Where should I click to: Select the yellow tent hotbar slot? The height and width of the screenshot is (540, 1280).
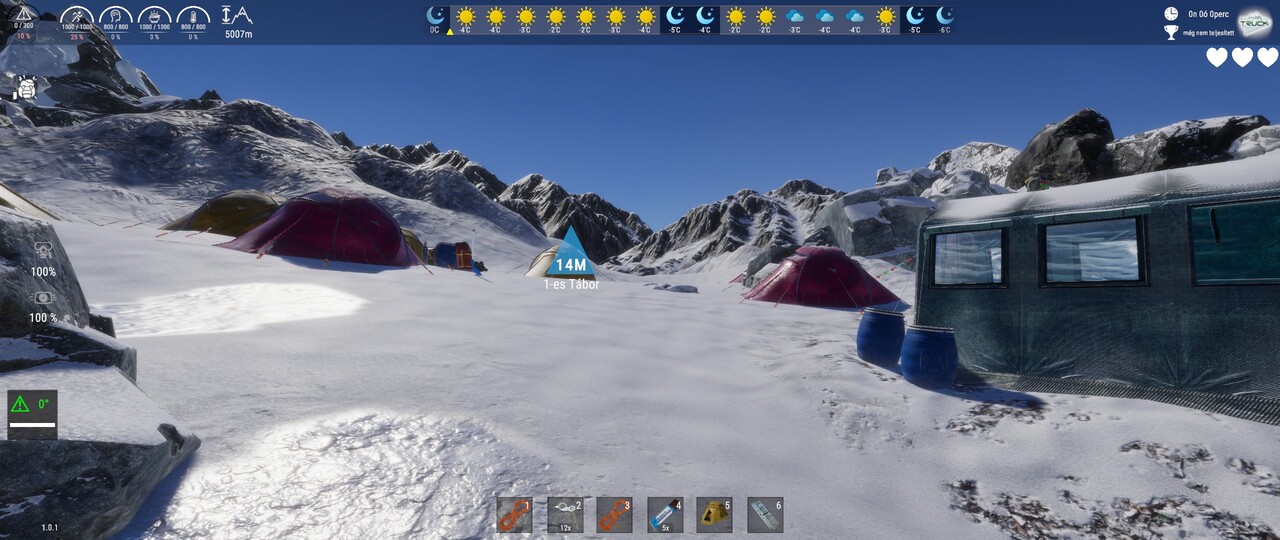[714, 515]
